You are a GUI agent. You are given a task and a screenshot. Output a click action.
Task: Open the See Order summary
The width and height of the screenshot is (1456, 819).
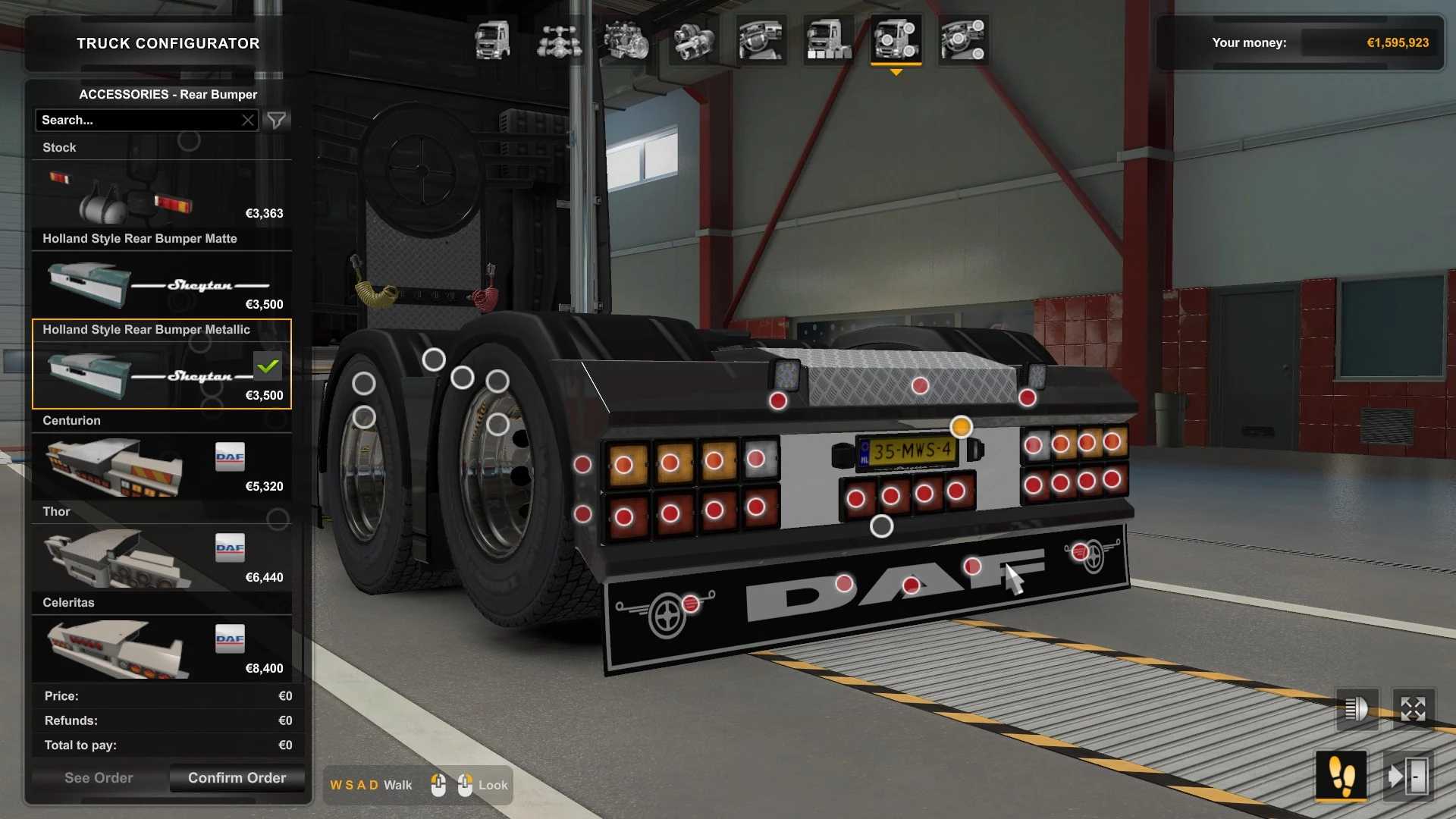pyautogui.click(x=99, y=778)
